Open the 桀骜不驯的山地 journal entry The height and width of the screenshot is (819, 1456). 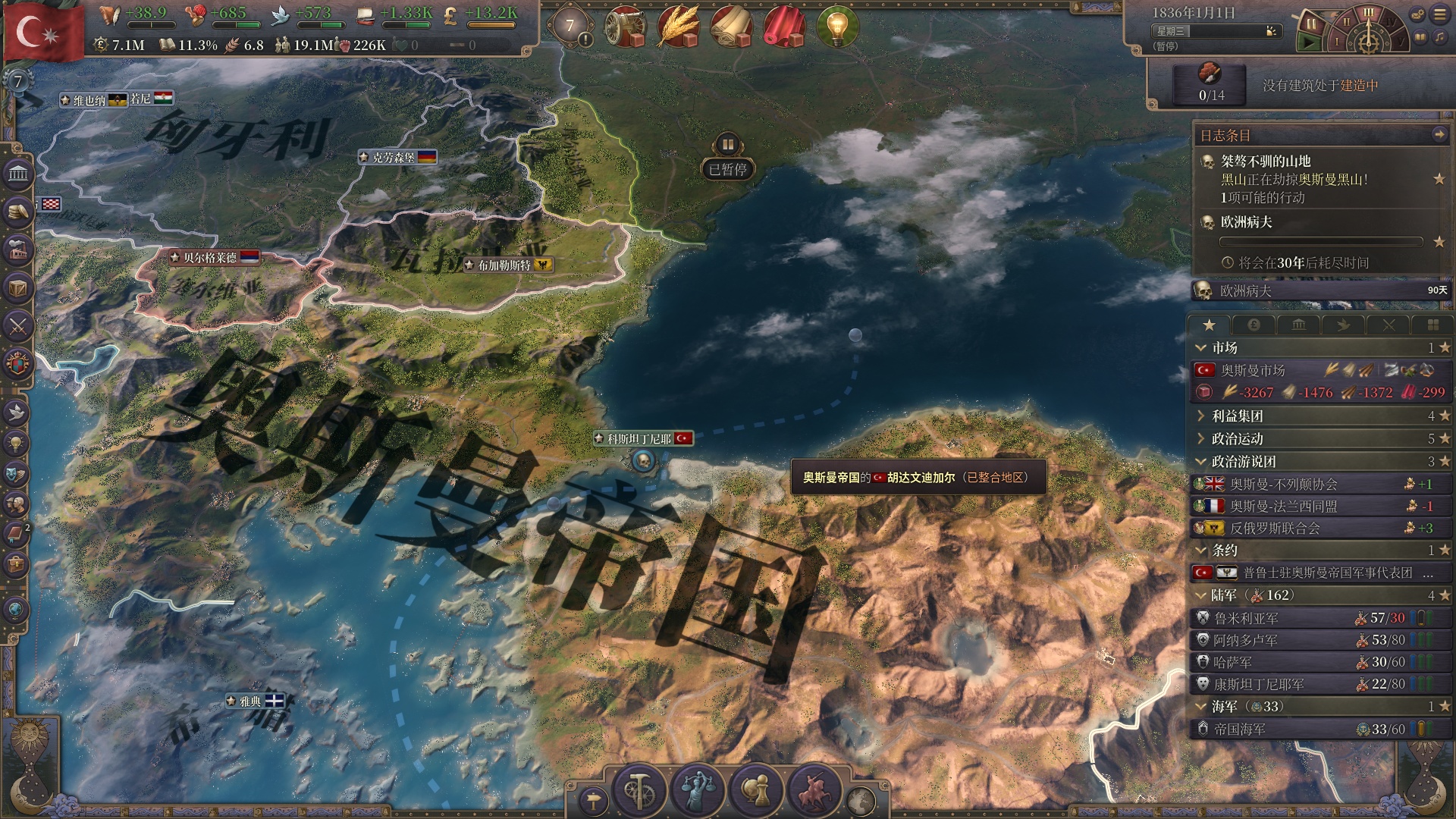click(1266, 161)
